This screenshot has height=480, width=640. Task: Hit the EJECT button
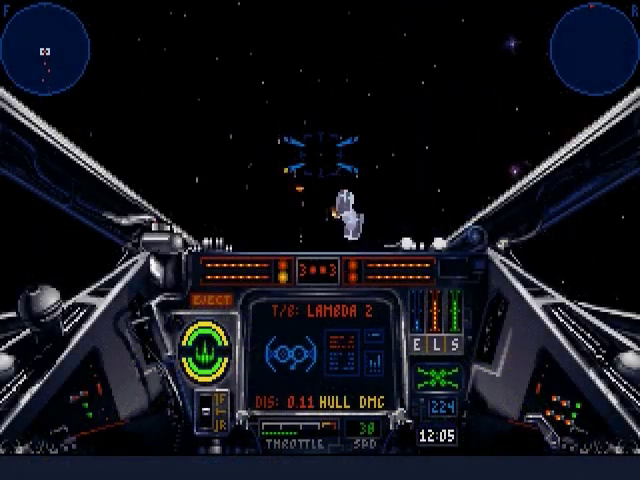tap(211, 299)
